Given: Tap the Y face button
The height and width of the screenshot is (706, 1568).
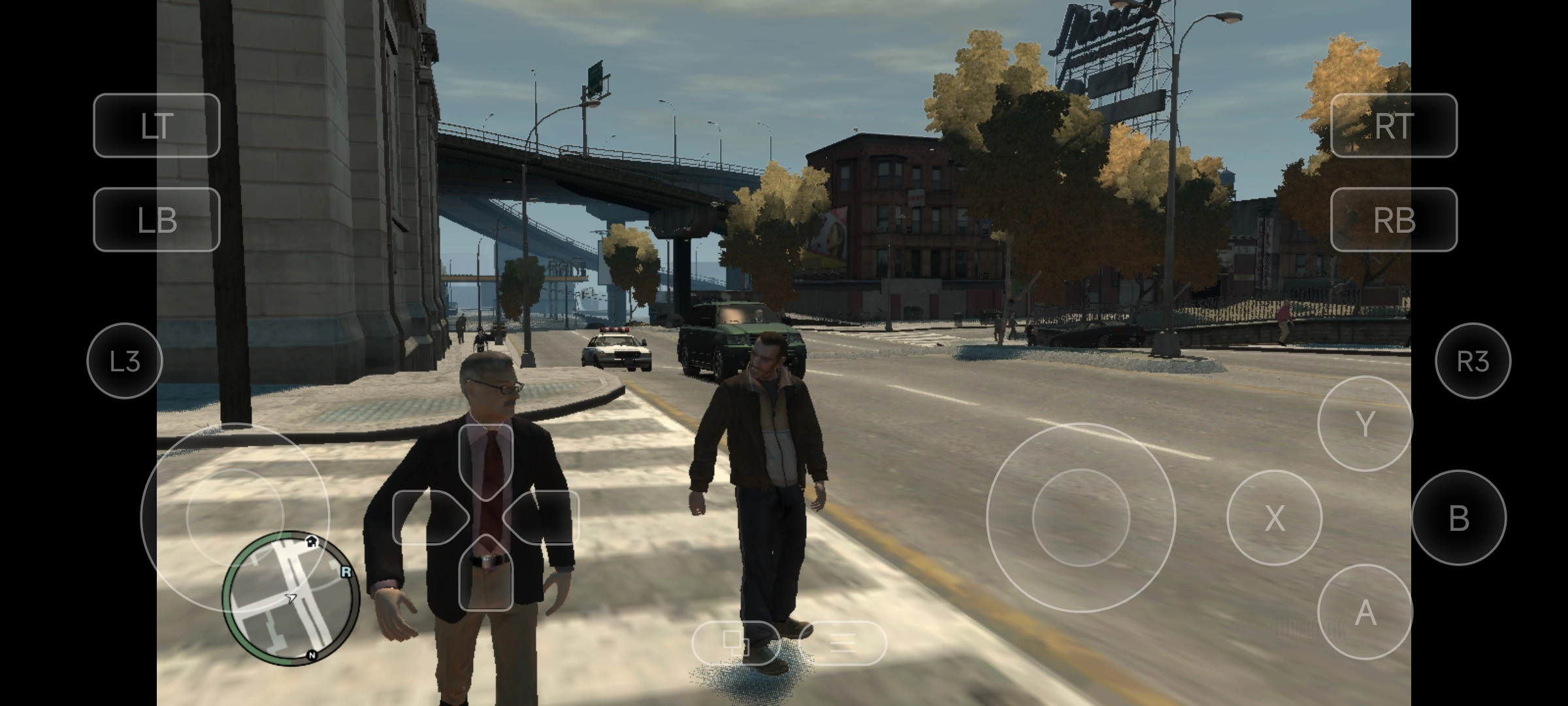Looking at the screenshot, I should (1365, 424).
